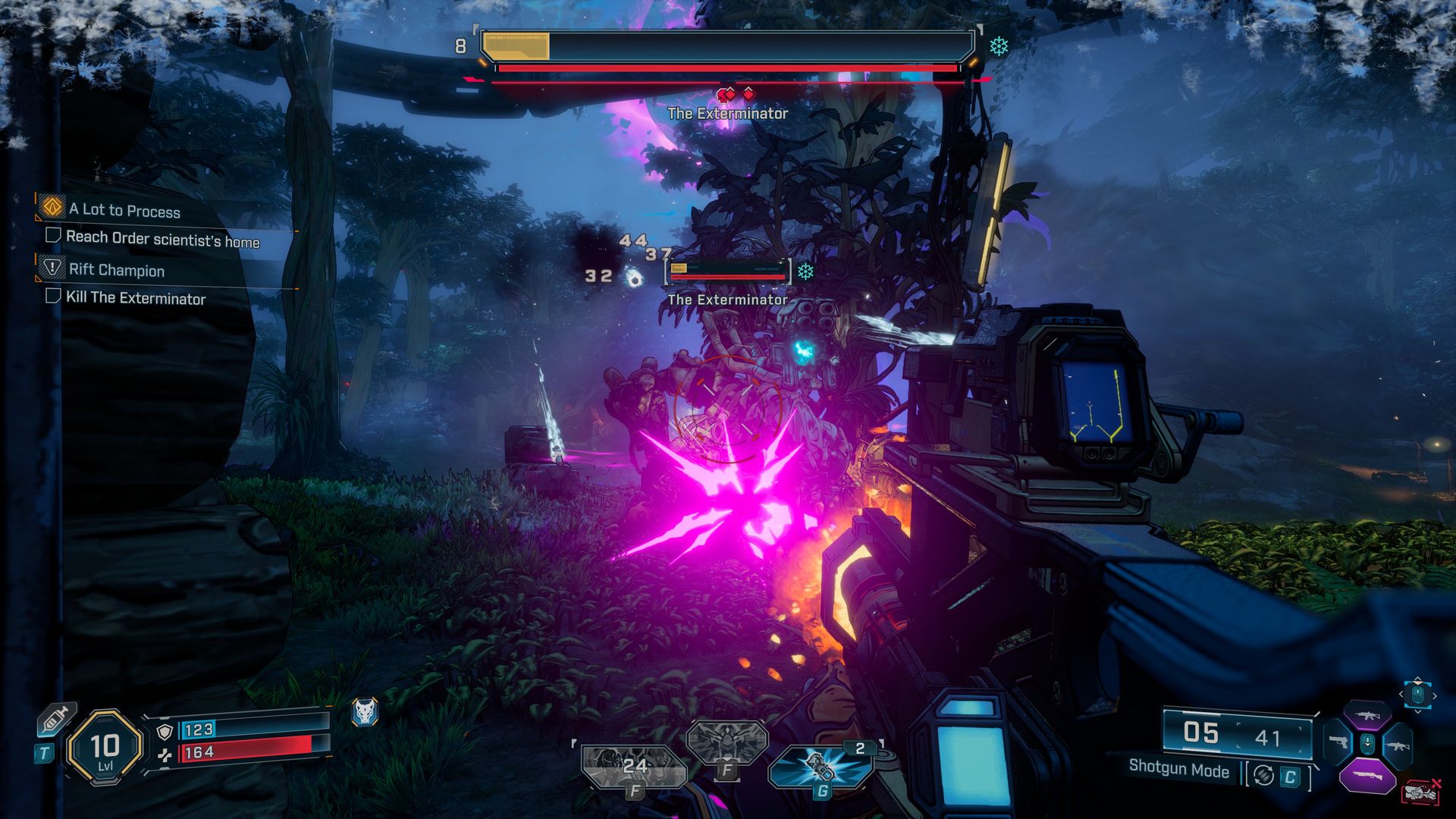Image resolution: width=1456 pixels, height=819 pixels.
Task: Click the wolf head buff icon
Action: [x=365, y=712]
